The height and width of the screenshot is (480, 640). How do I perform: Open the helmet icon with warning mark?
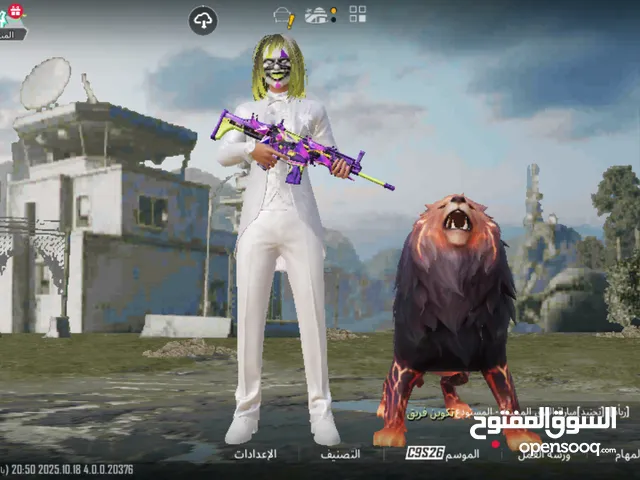[x=284, y=17]
